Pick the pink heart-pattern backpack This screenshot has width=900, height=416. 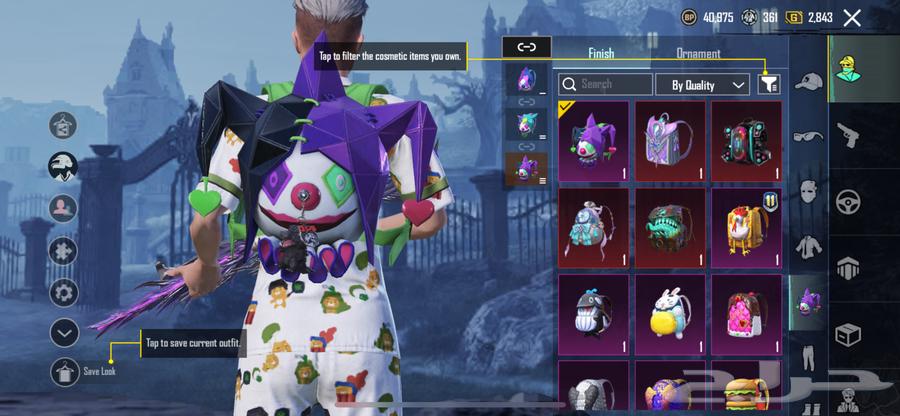click(746, 313)
